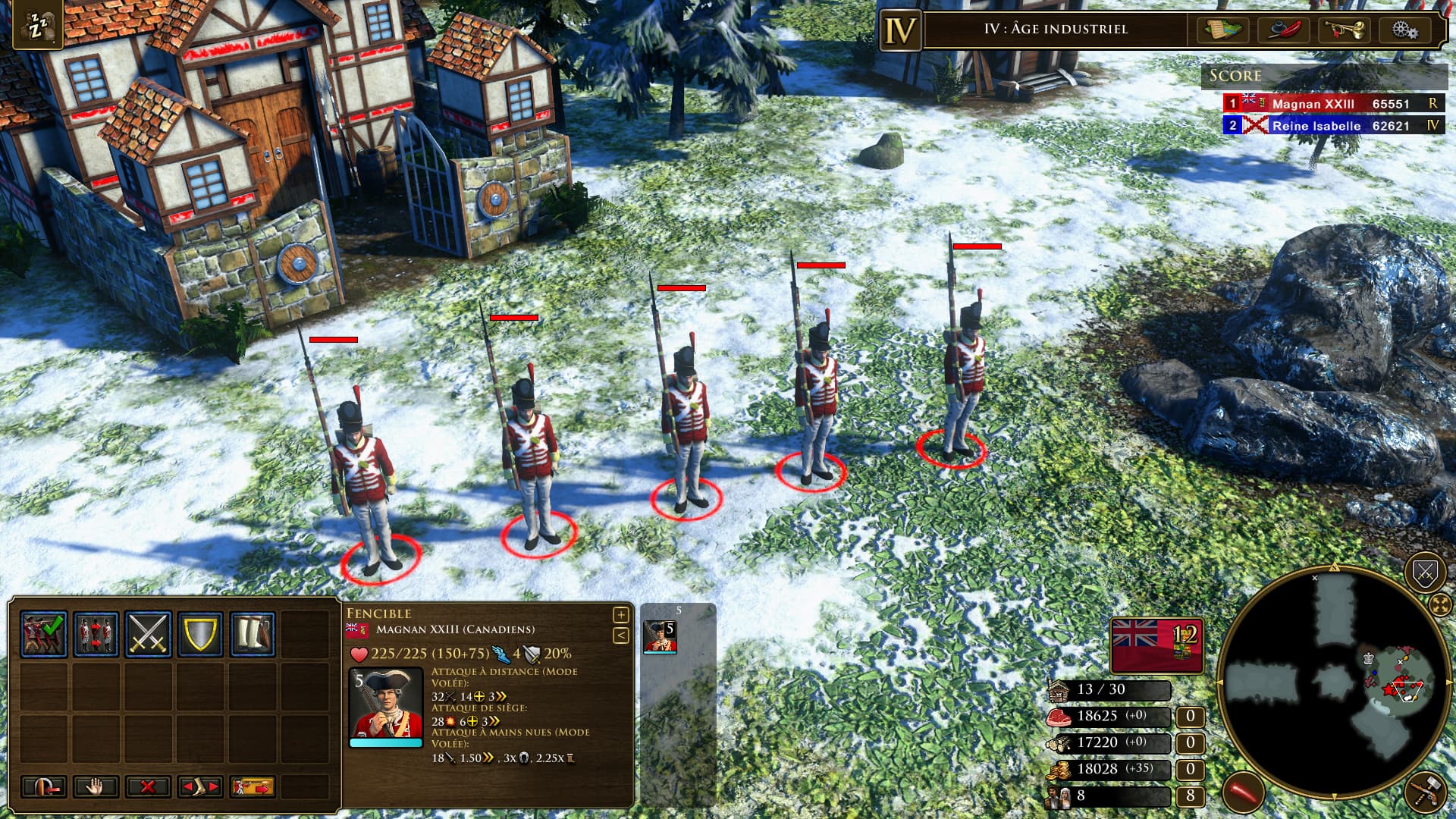Image resolution: width=1456 pixels, height=819 pixels.
Task: Delete unit with the red X button
Action: [x=148, y=787]
